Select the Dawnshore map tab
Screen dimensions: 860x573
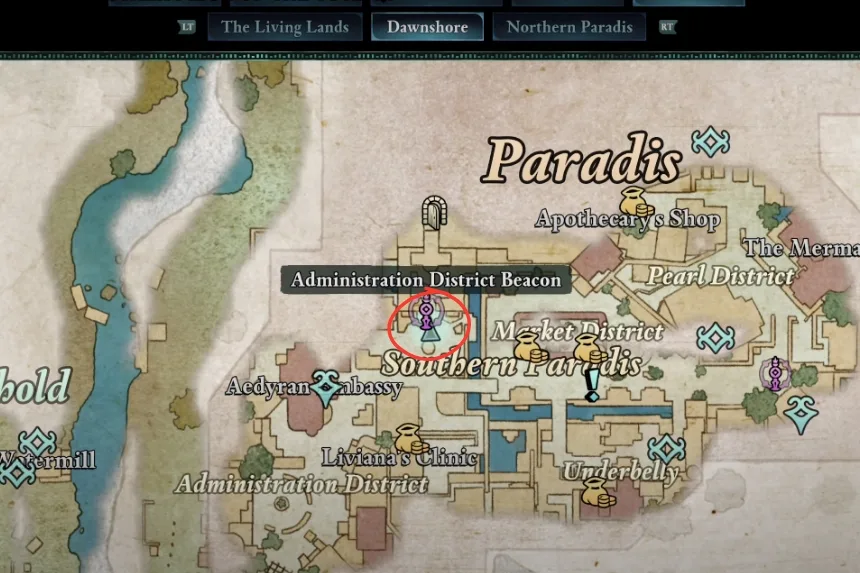[x=427, y=27]
